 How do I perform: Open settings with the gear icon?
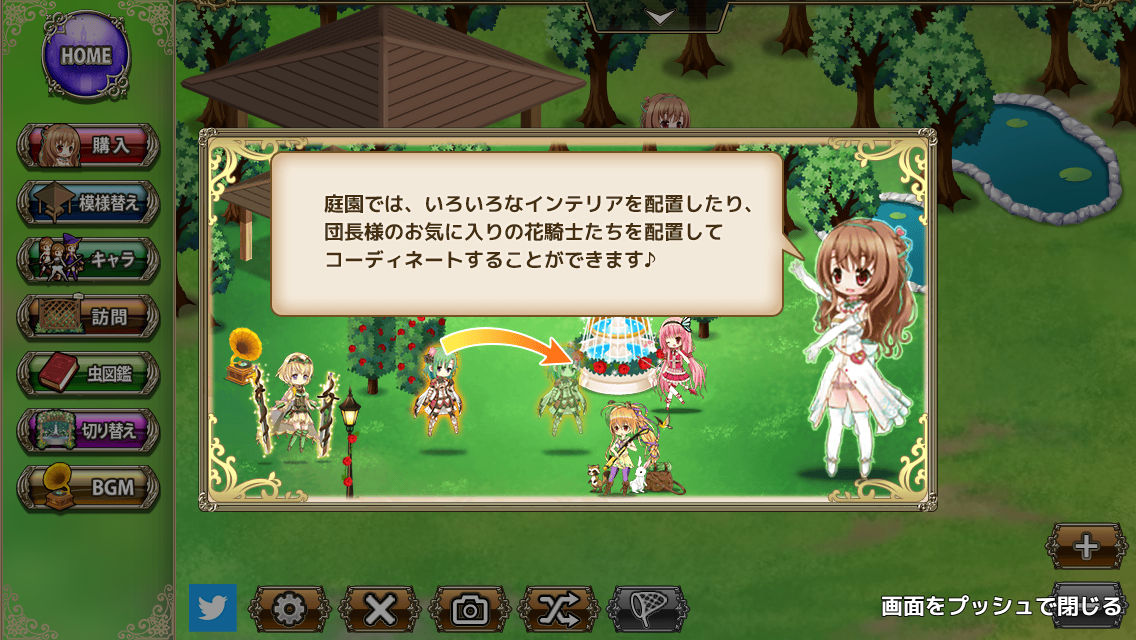(x=289, y=608)
